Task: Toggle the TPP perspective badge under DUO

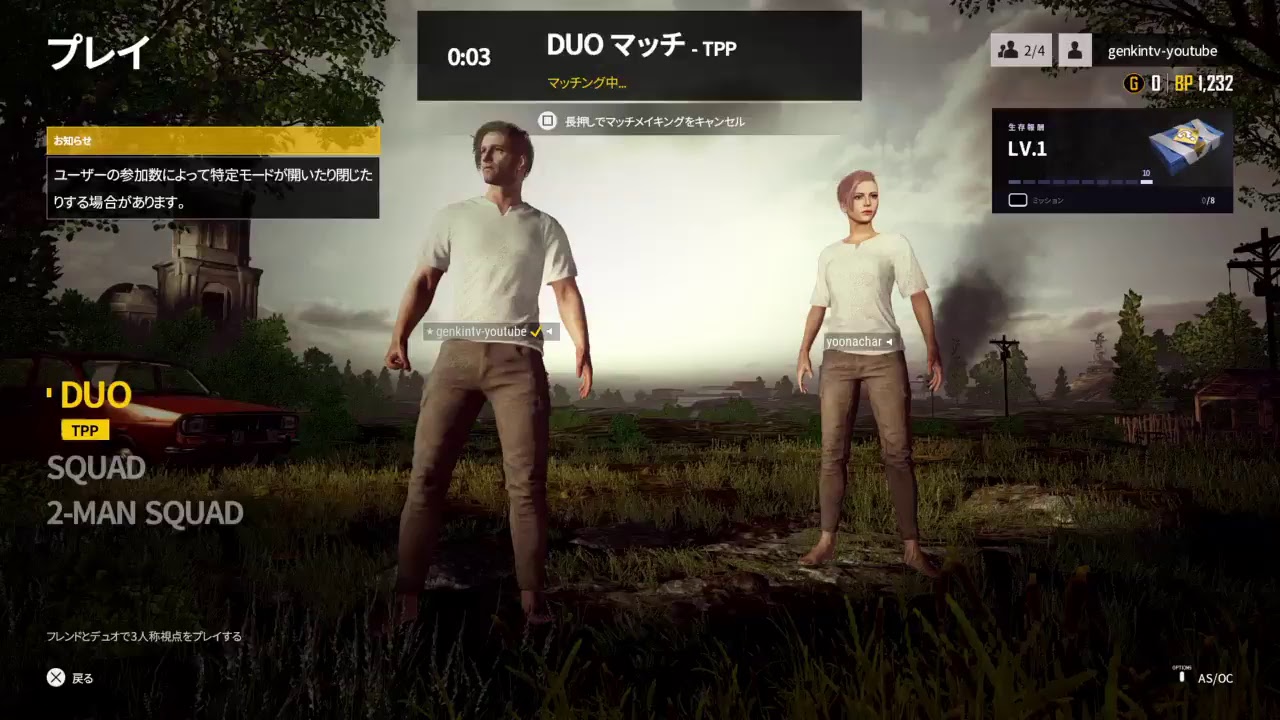Action: [x=84, y=429]
